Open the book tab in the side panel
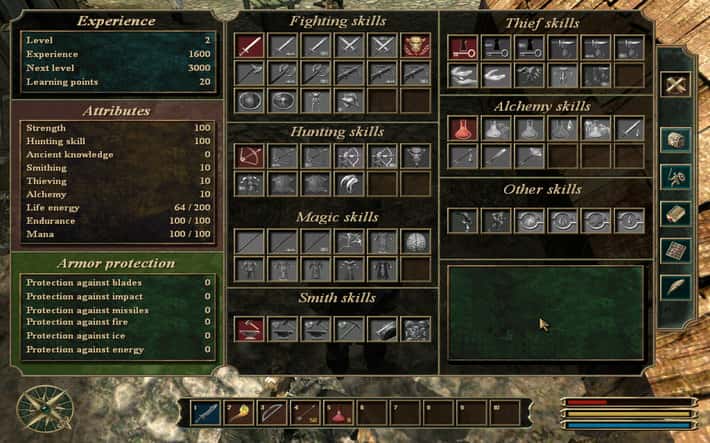 coord(677,213)
